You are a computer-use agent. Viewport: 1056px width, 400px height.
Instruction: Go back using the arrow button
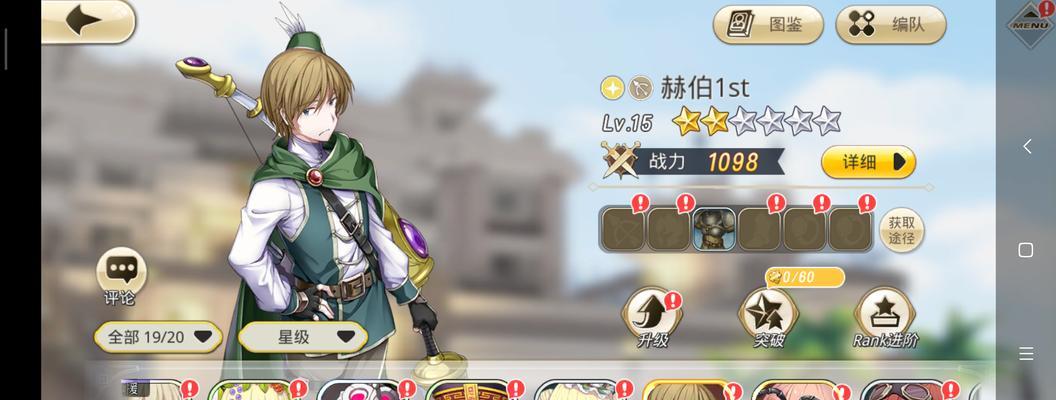87,21
